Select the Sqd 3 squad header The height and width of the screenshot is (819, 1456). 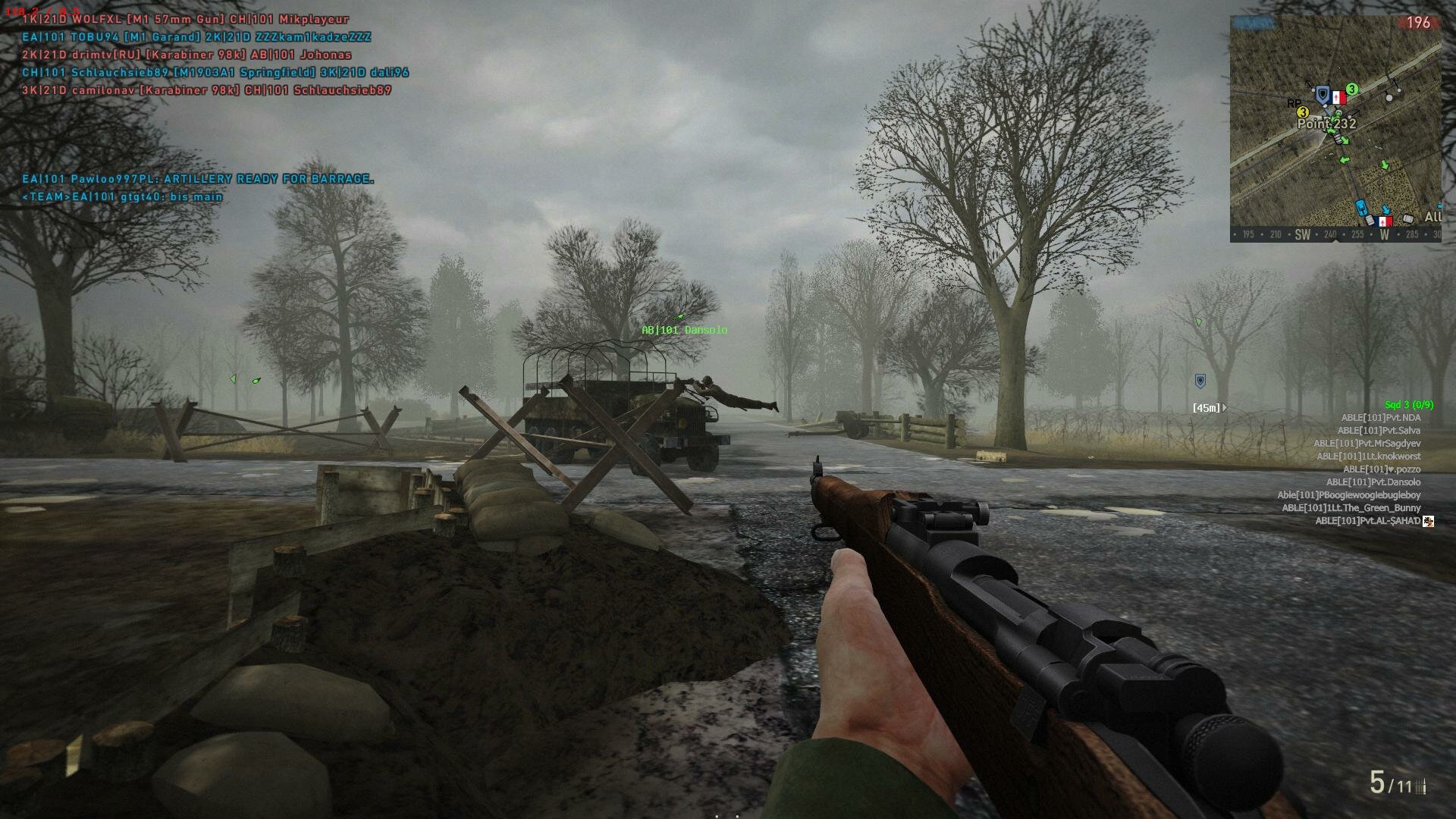(1408, 405)
